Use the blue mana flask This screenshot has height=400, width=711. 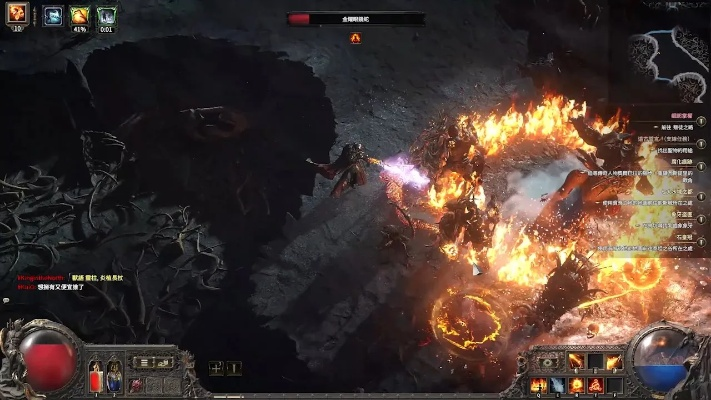click(x=114, y=378)
